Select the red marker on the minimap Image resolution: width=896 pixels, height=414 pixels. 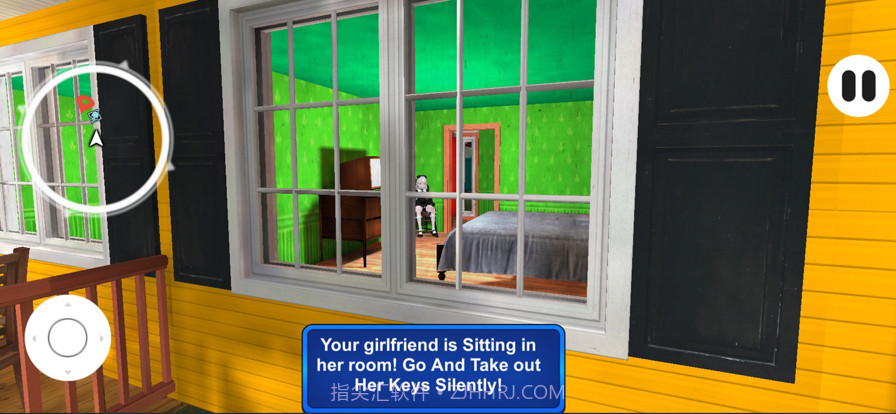(x=85, y=101)
